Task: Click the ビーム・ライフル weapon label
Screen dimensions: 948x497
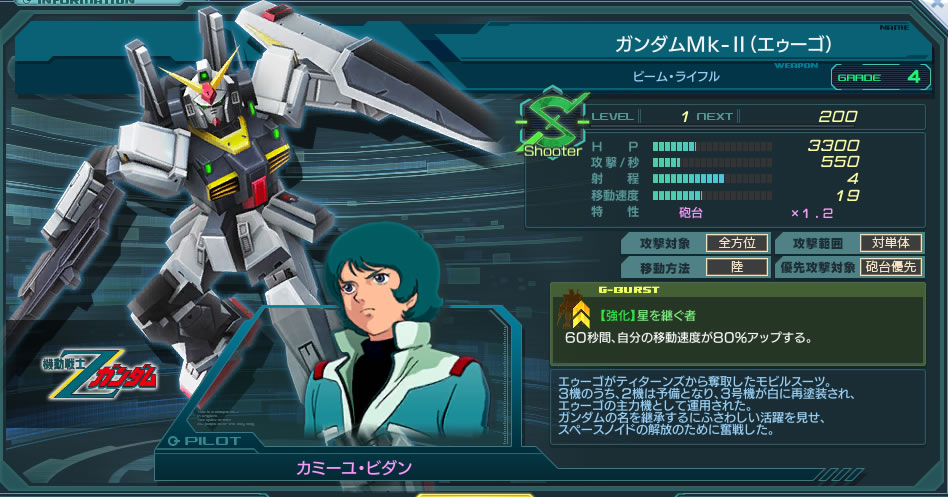Action: point(676,76)
